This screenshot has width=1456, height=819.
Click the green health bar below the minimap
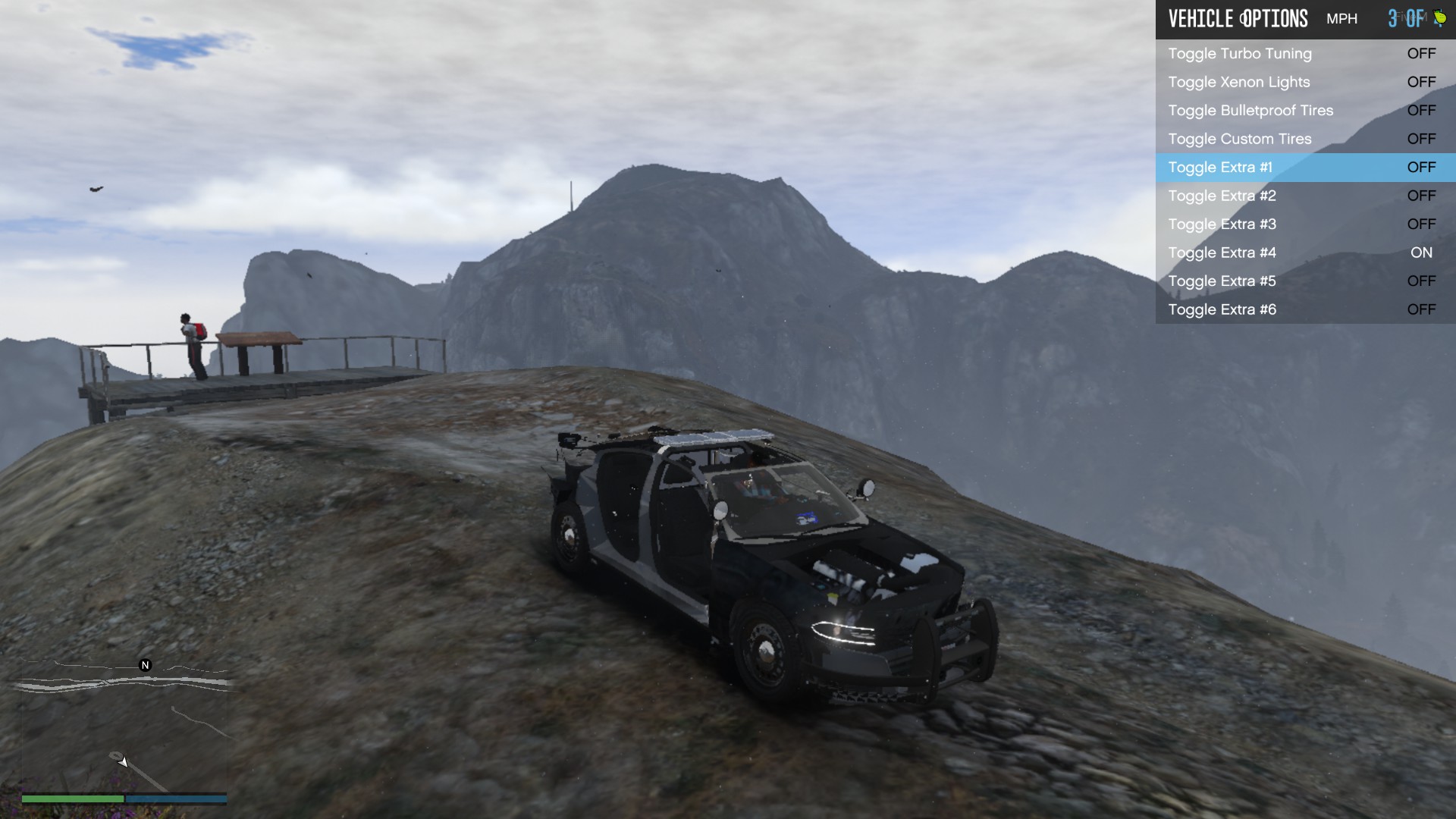click(72, 799)
